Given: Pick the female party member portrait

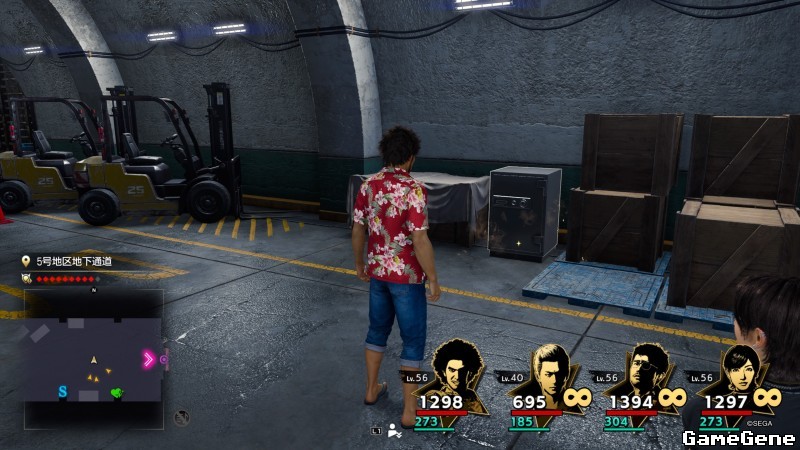Looking at the screenshot, I should [x=742, y=370].
